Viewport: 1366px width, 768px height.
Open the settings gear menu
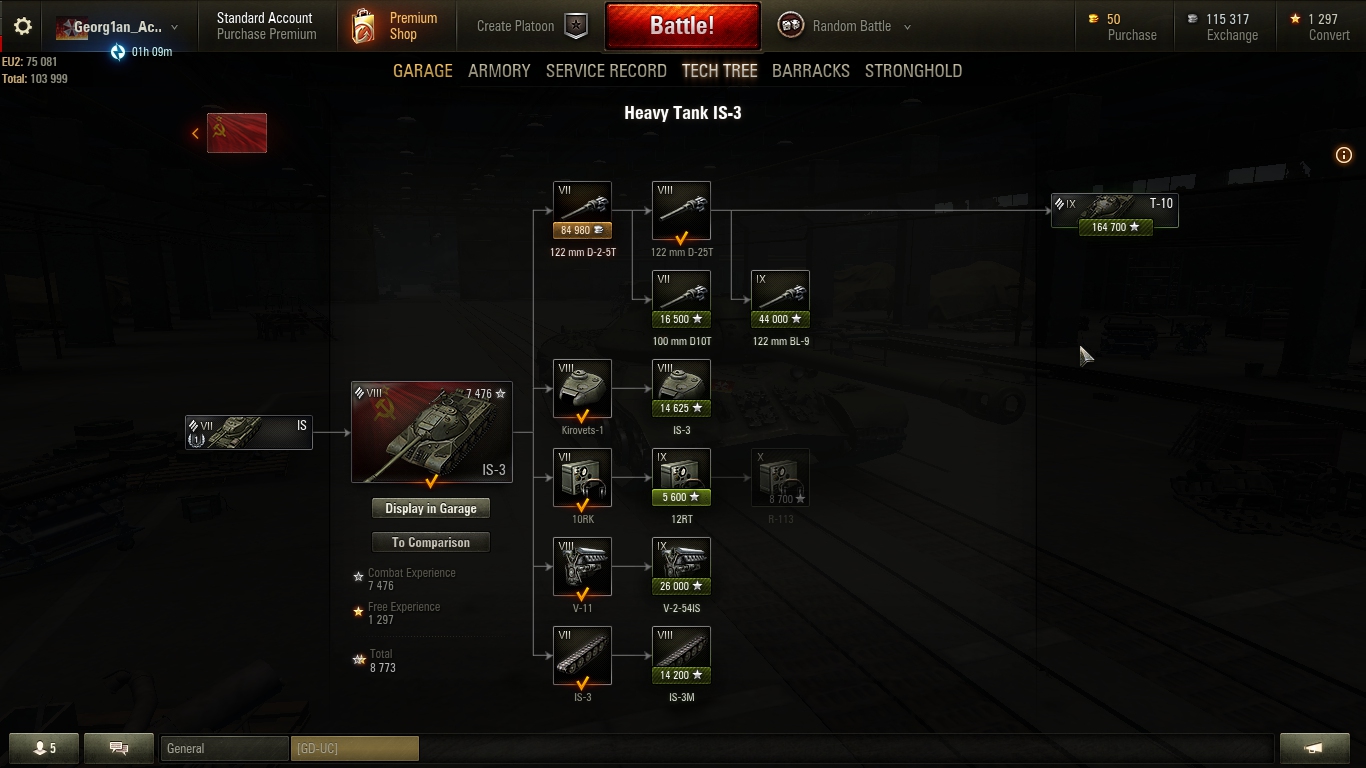coord(22,27)
